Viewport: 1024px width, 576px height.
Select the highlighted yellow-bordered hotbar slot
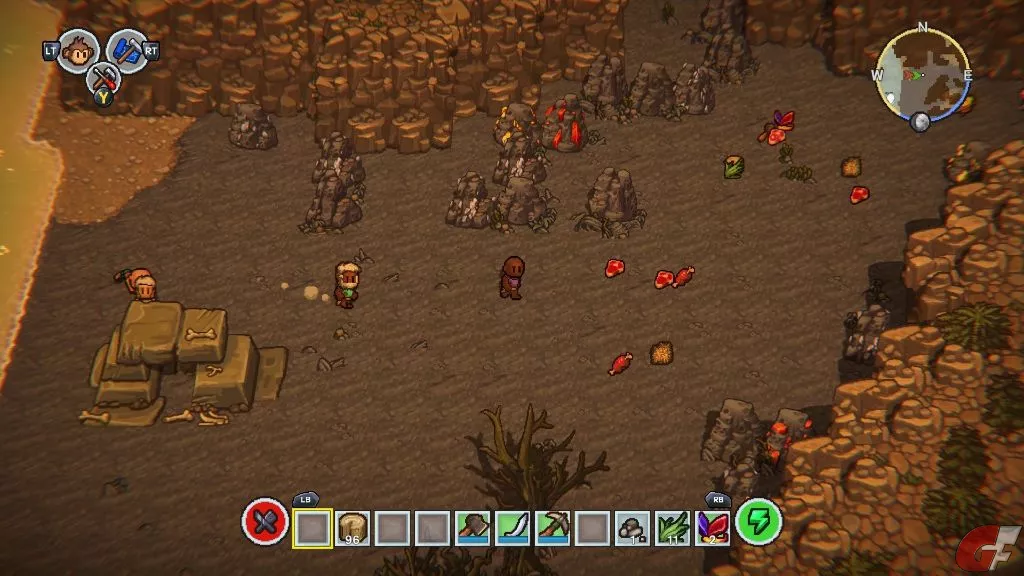click(x=312, y=527)
